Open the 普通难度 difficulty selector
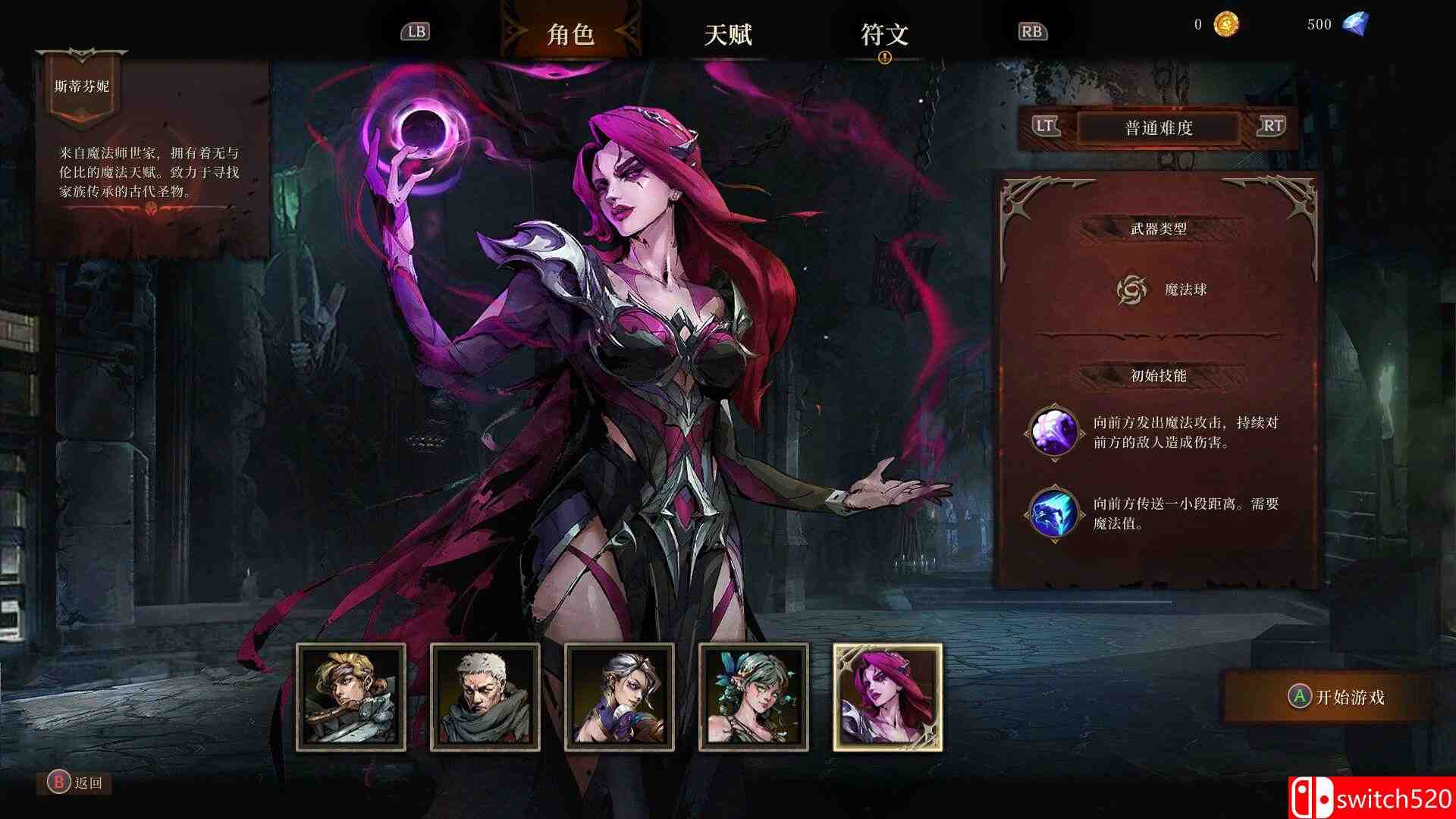This screenshot has height=819, width=1456. click(1159, 127)
